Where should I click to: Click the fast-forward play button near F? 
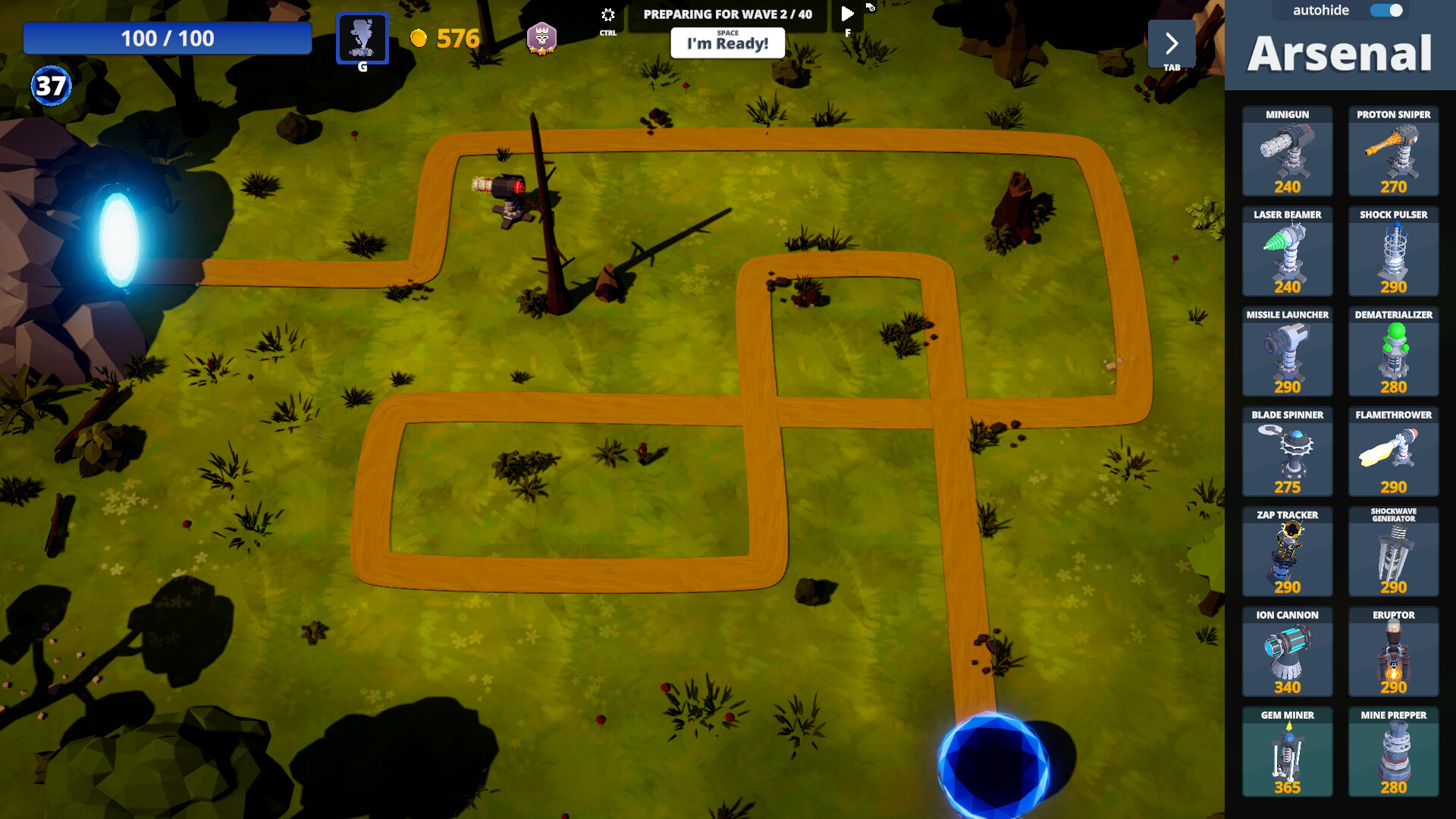(x=847, y=13)
